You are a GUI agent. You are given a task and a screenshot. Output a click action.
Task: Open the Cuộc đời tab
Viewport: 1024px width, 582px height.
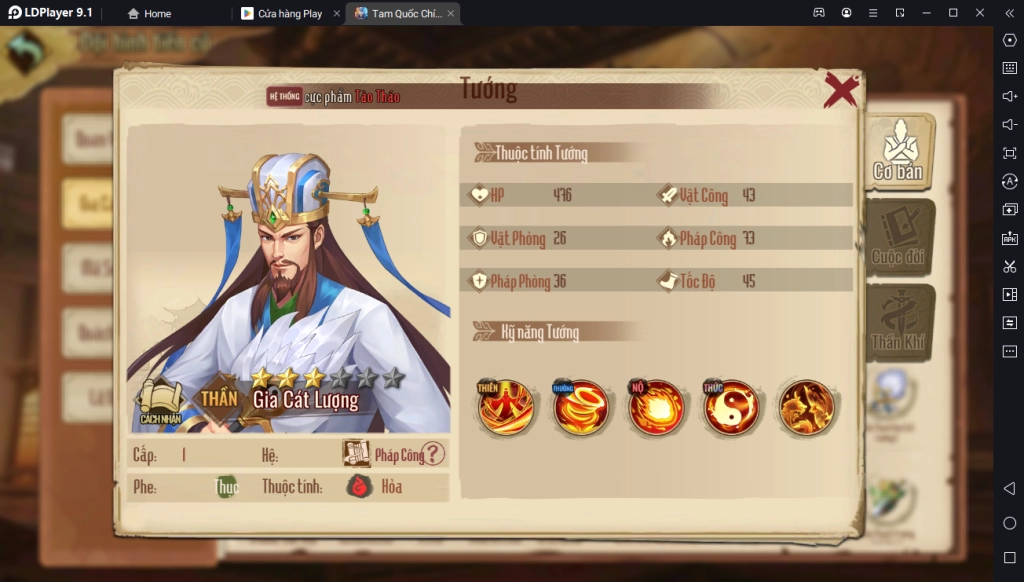tap(899, 238)
